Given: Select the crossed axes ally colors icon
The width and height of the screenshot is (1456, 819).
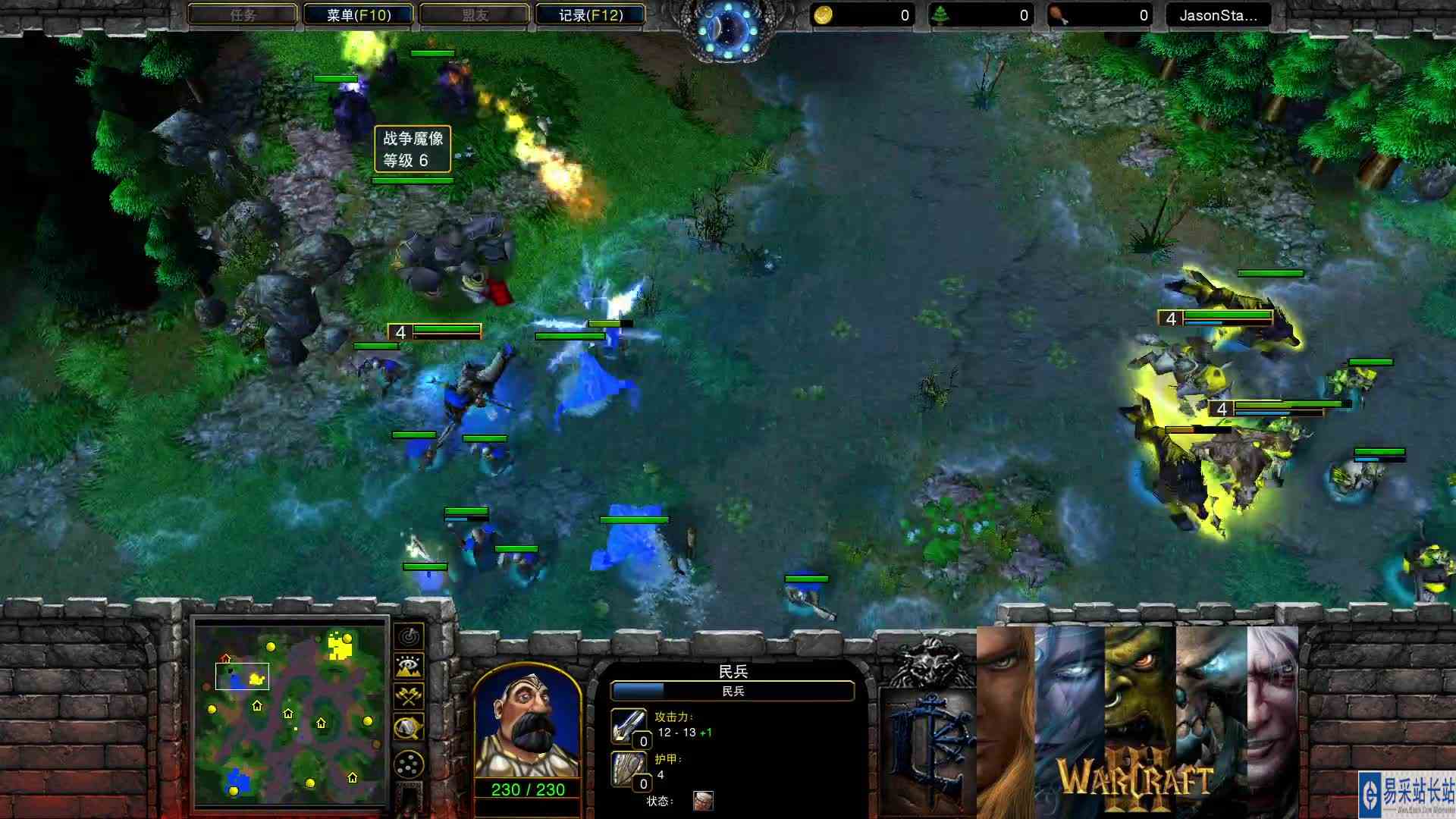Looking at the screenshot, I should (x=409, y=695).
